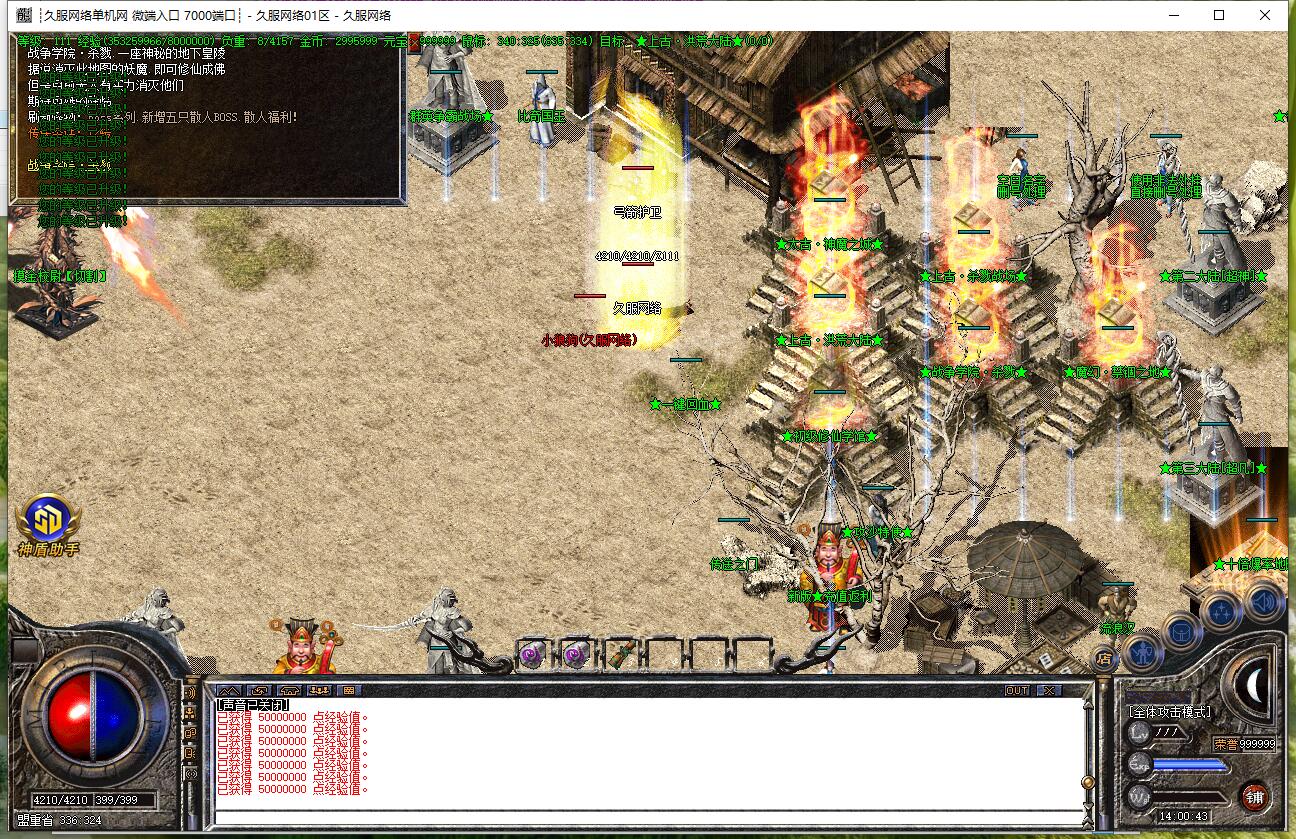Open the 神盾助手 assistant icon
The width and height of the screenshot is (1296, 839).
(46, 520)
